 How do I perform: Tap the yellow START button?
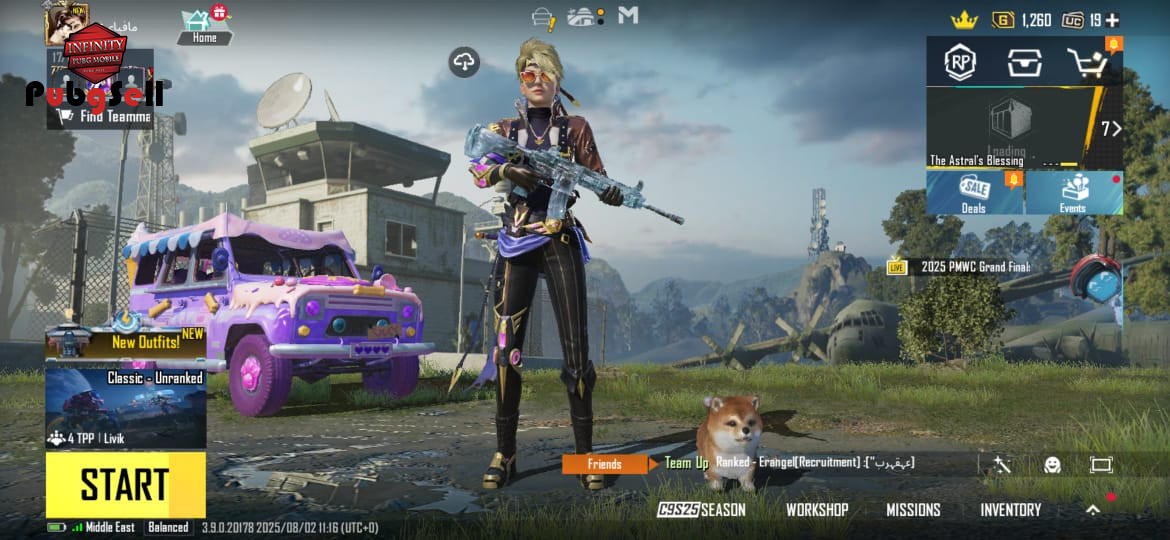click(x=125, y=485)
